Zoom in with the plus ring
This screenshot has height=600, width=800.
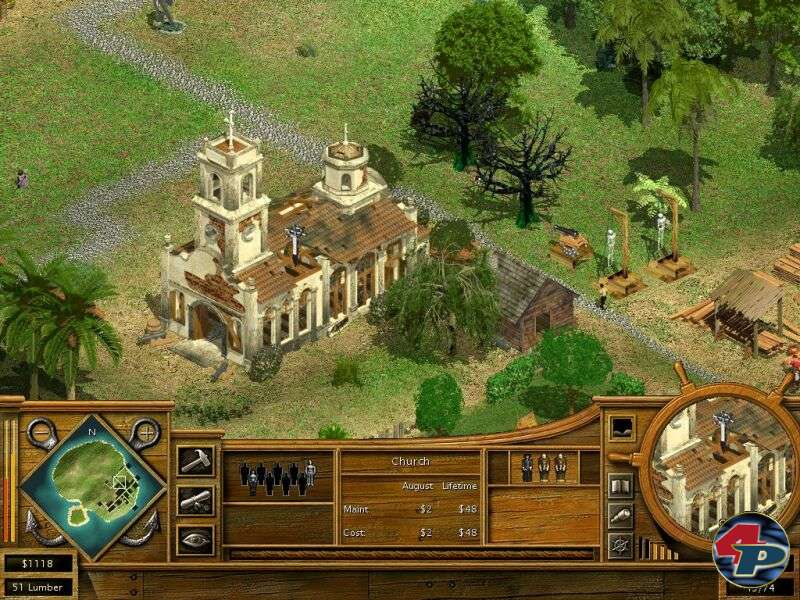coord(145,433)
